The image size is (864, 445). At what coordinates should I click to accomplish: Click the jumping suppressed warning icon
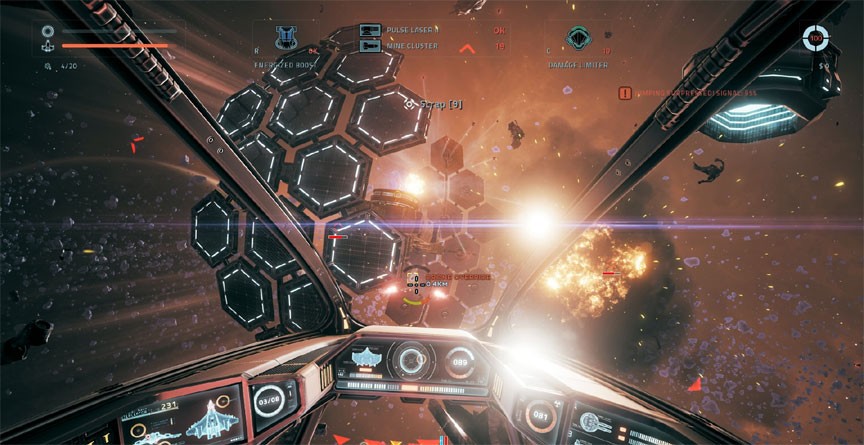tap(625, 92)
